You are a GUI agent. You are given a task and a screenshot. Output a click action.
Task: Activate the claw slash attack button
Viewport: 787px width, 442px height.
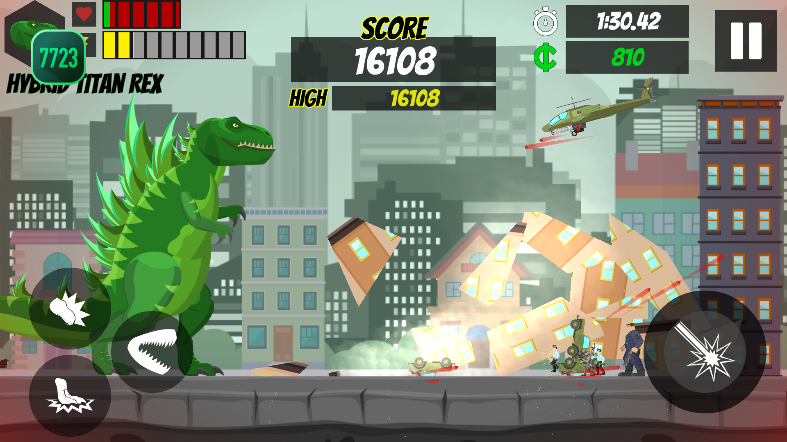tap(69, 308)
